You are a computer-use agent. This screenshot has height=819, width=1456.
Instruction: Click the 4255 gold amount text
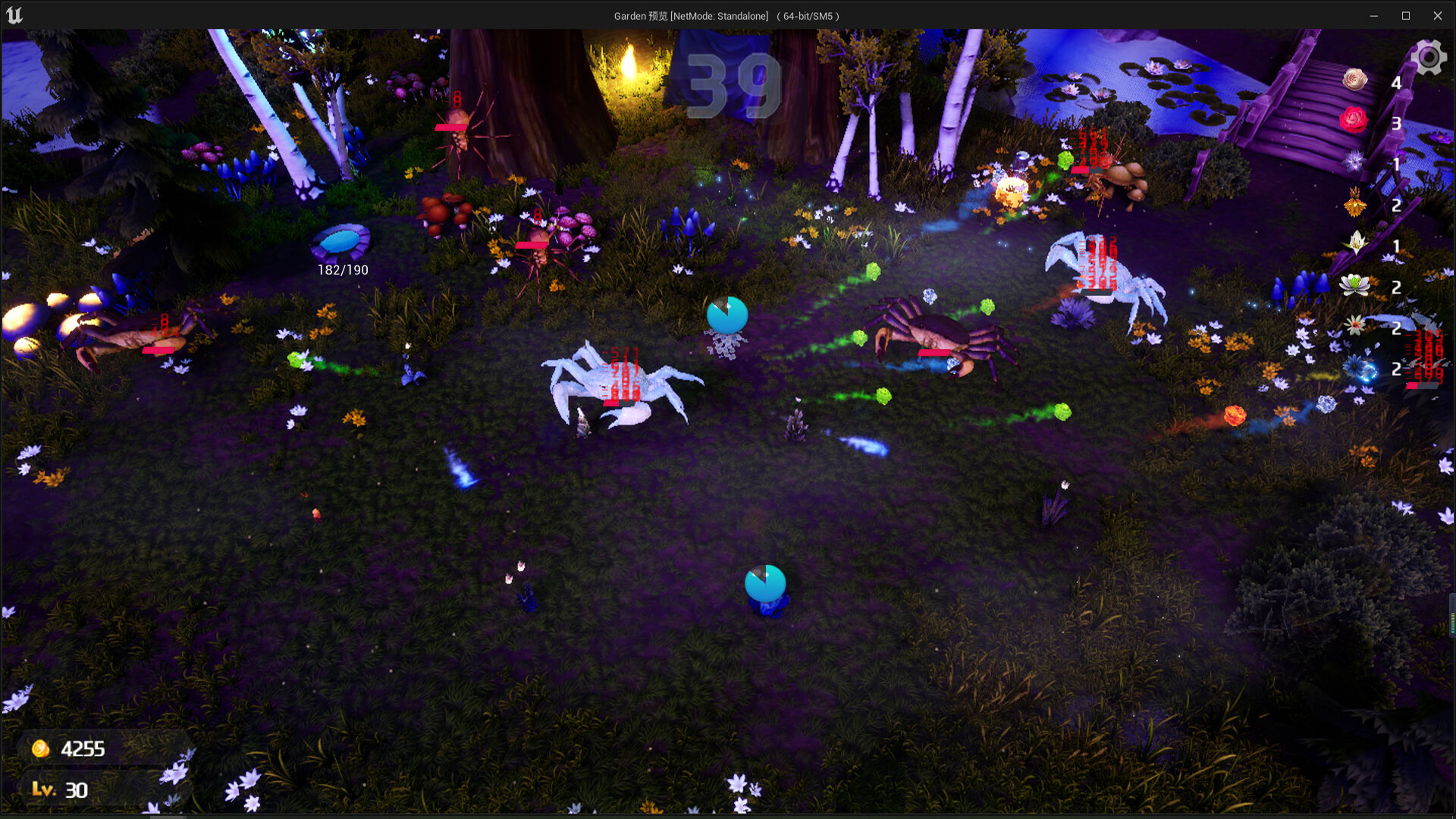point(83,748)
